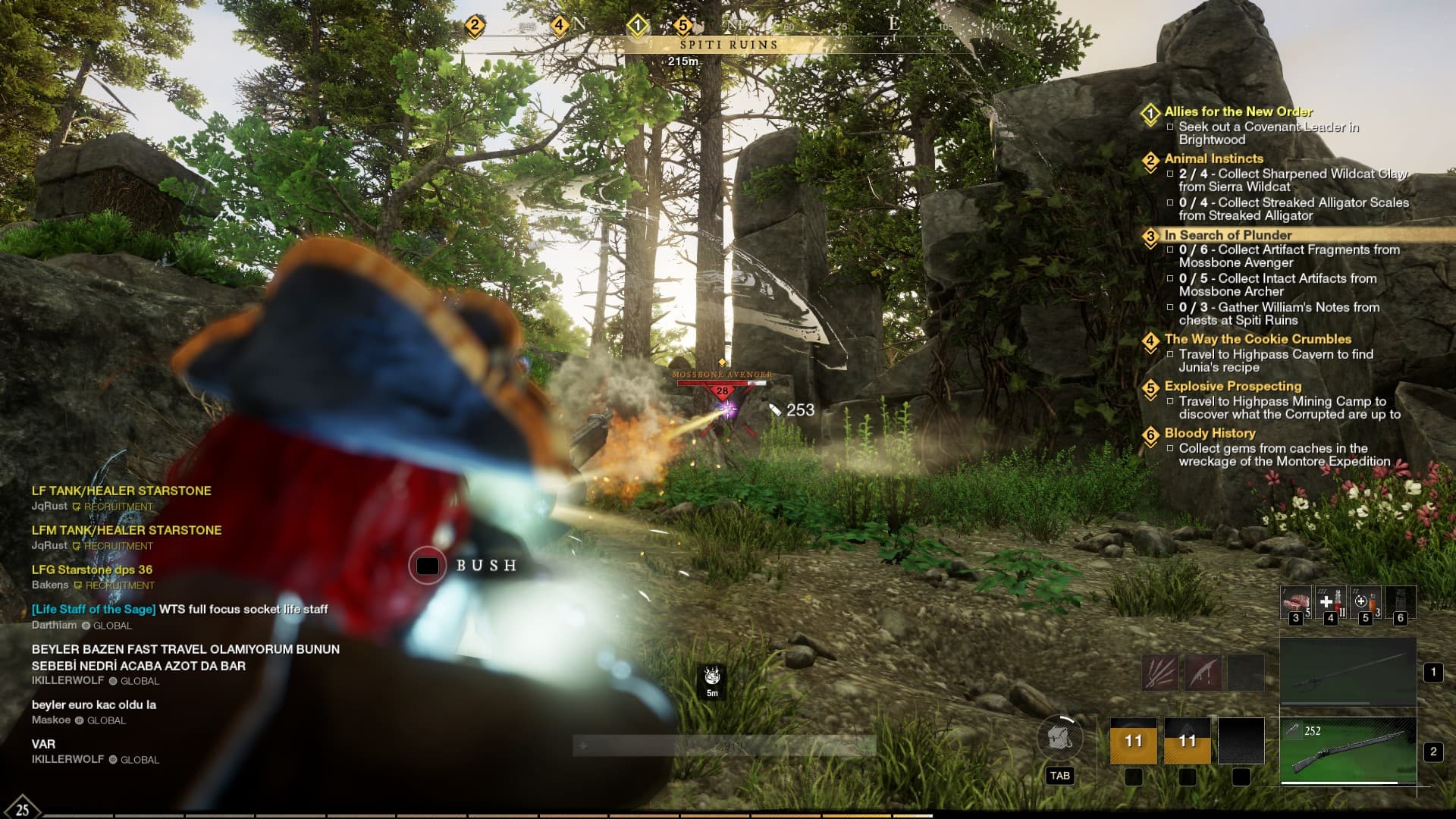1456x819 pixels.
Task: Activate the rapier flurry ability icon
Action: coord(1160,672)
